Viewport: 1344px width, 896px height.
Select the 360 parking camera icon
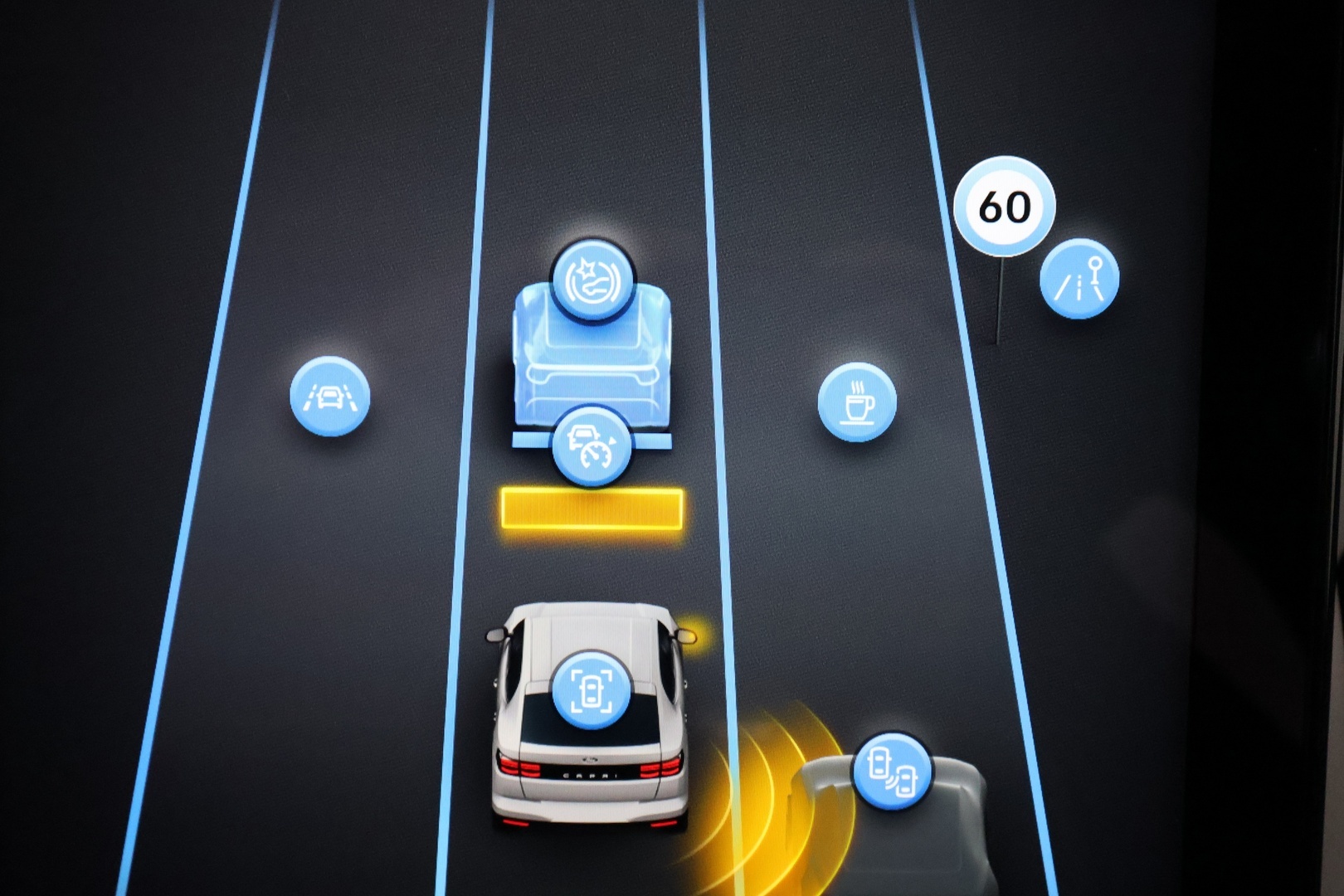click(x=591, y=690)
